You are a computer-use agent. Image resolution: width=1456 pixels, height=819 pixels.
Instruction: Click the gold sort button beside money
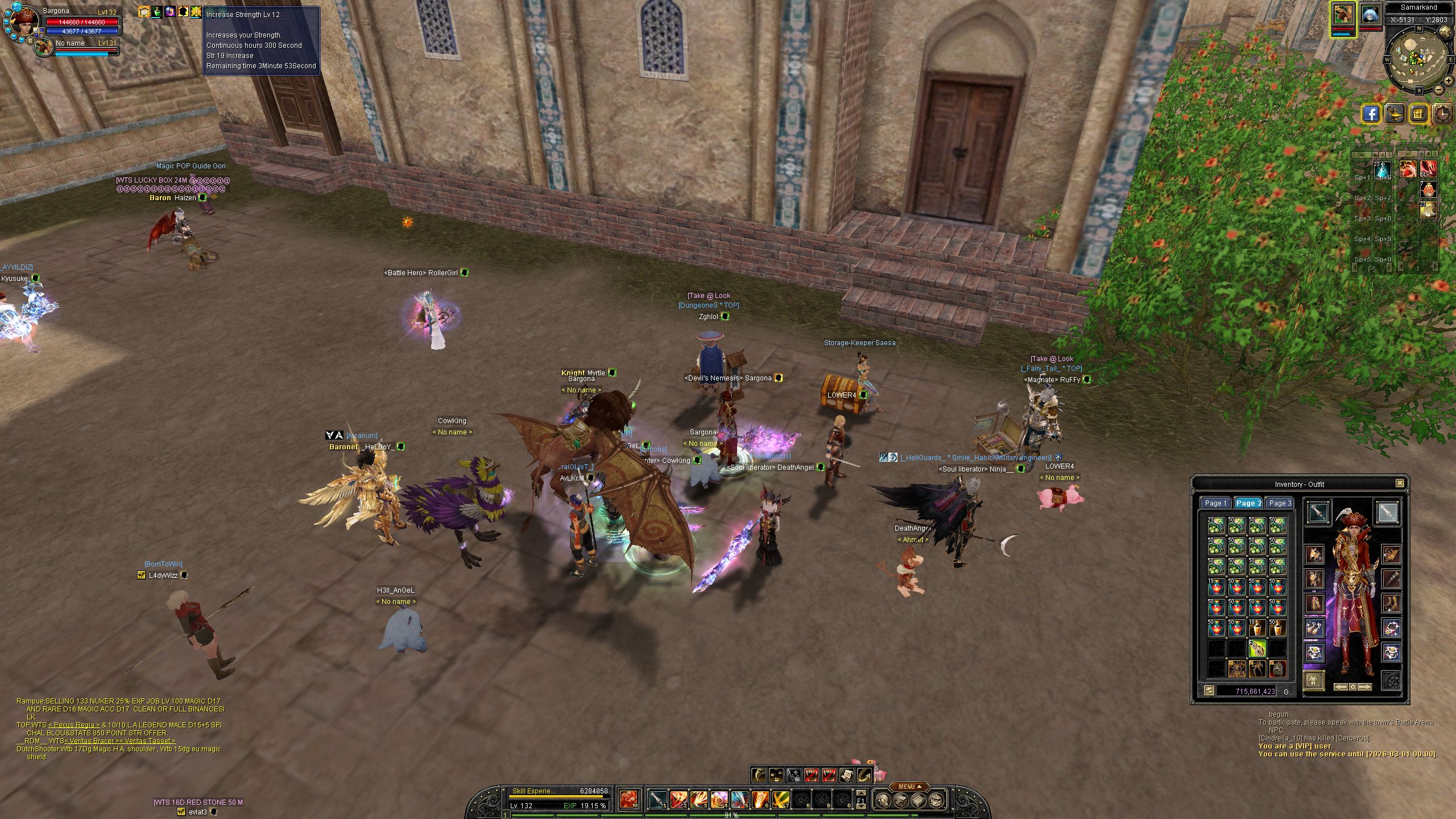pos(1209,690)
